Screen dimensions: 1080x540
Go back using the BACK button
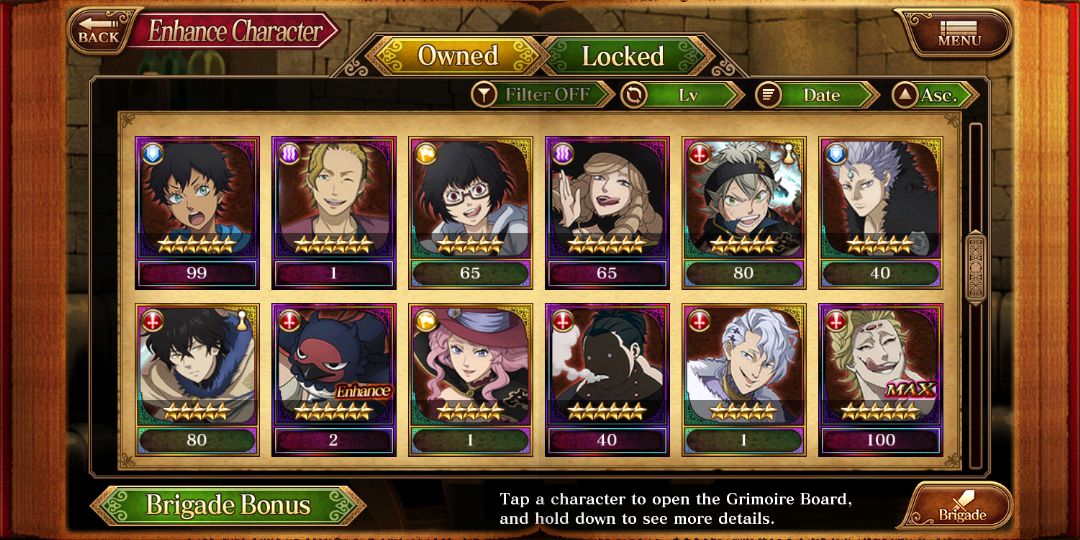click(98, 30)
